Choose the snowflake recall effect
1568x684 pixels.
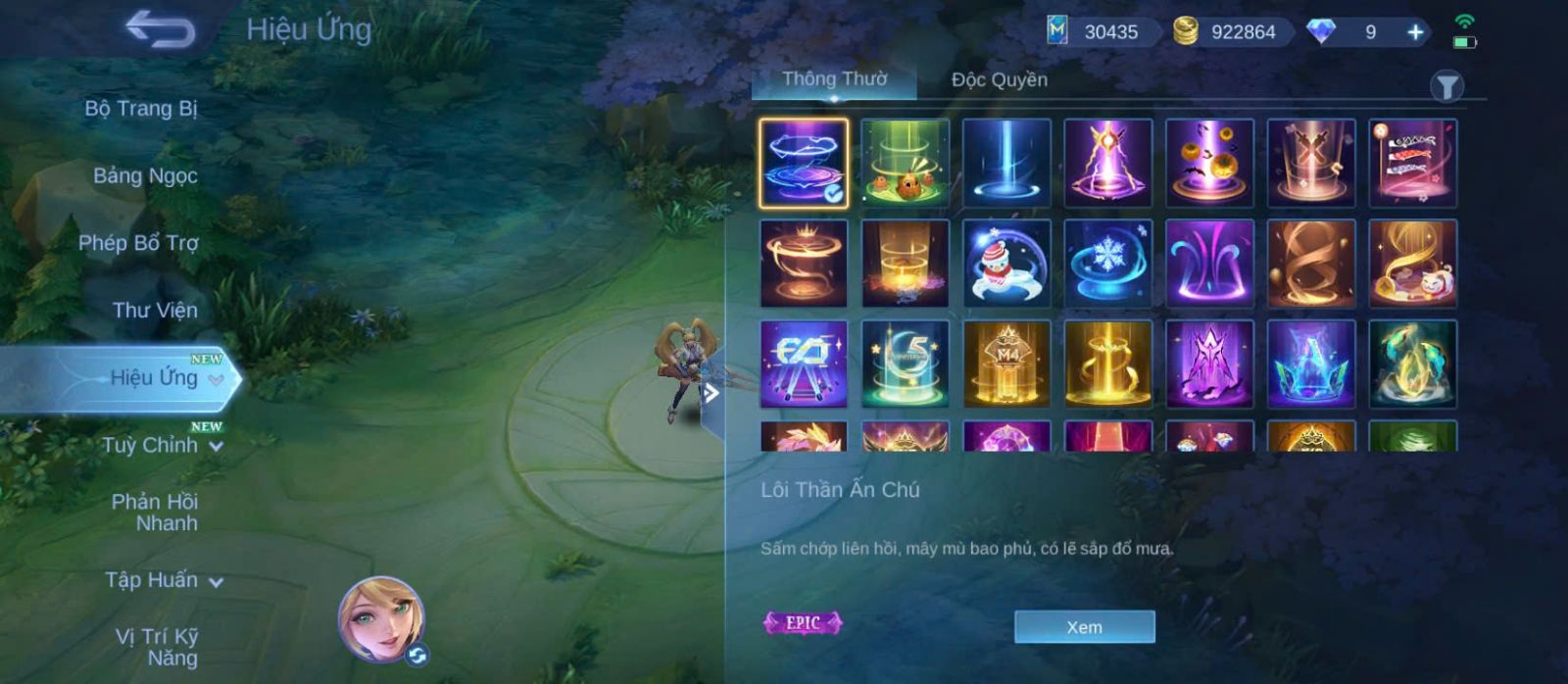pyautogui.click(x=1108, y=264)
